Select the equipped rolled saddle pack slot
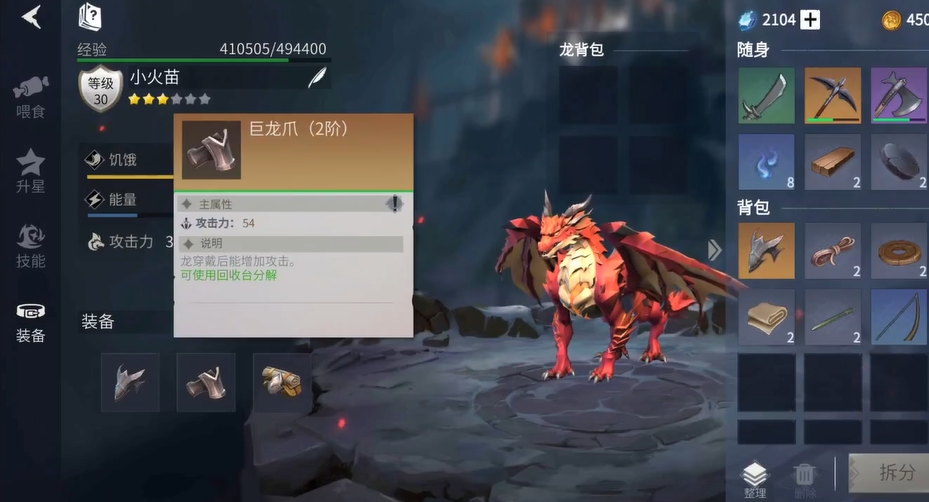Viewport: 929px width, 502px height. pyautogui.click(x=282, y=382)
